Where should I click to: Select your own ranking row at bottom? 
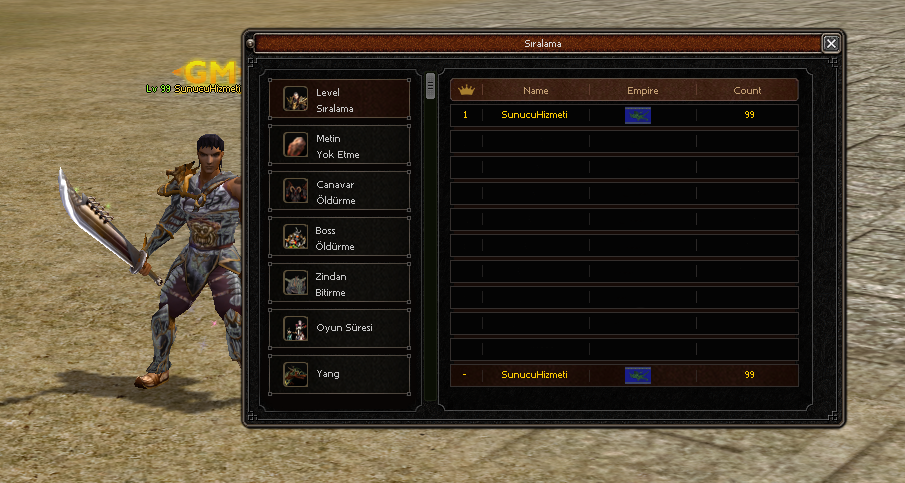[x=624, y=375]
